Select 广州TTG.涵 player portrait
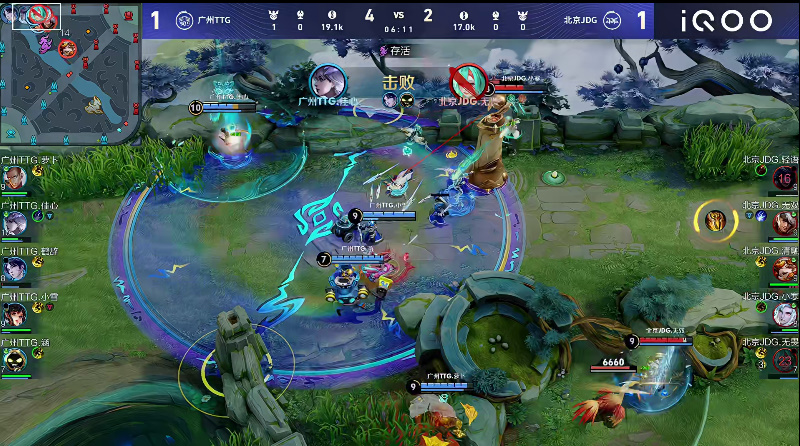 (x=13, y=359)
